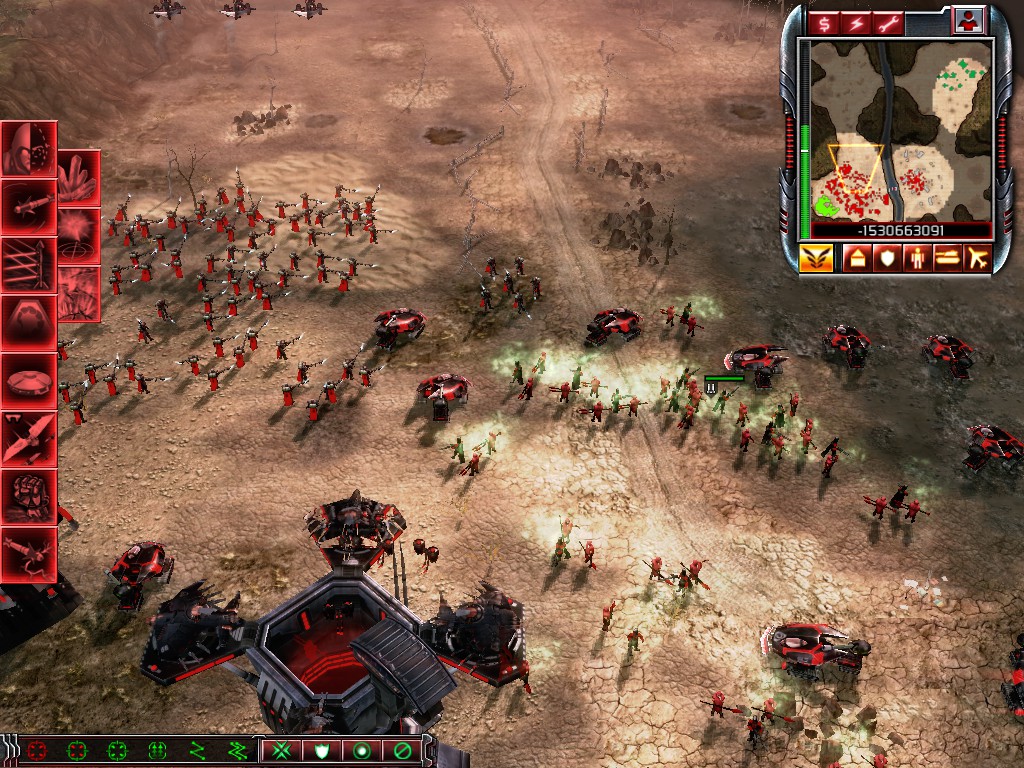The width and height of the screenshot is (1024, 768).
Task: Choose the flat disc mine power
Action: [x=28, y=381]
